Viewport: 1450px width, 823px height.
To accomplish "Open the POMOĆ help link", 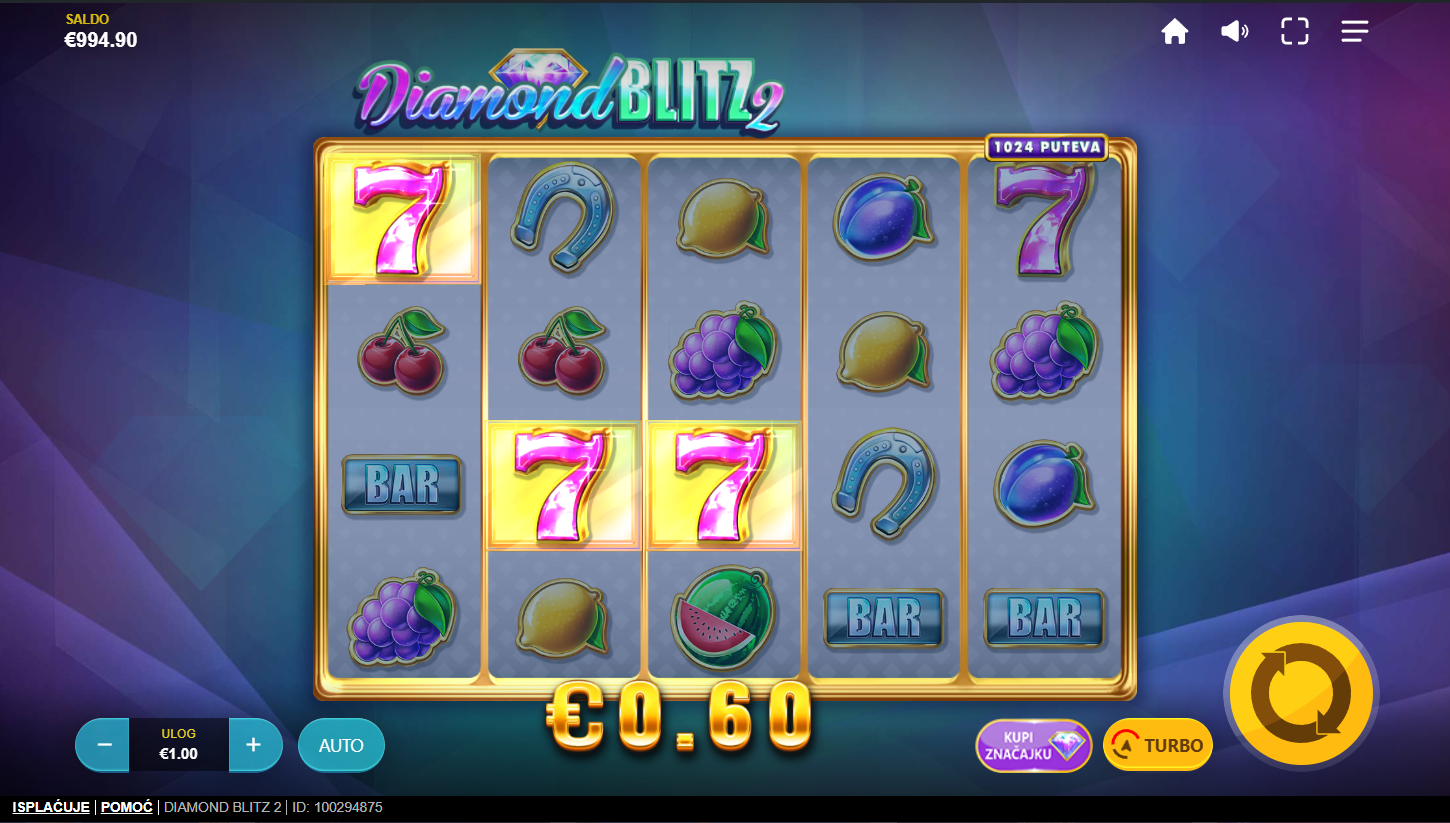I will 127,807.
